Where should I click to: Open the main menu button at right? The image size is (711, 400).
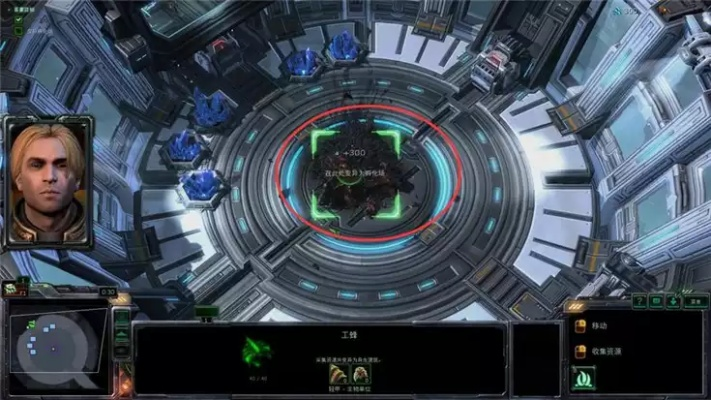[x=696, y=301]
